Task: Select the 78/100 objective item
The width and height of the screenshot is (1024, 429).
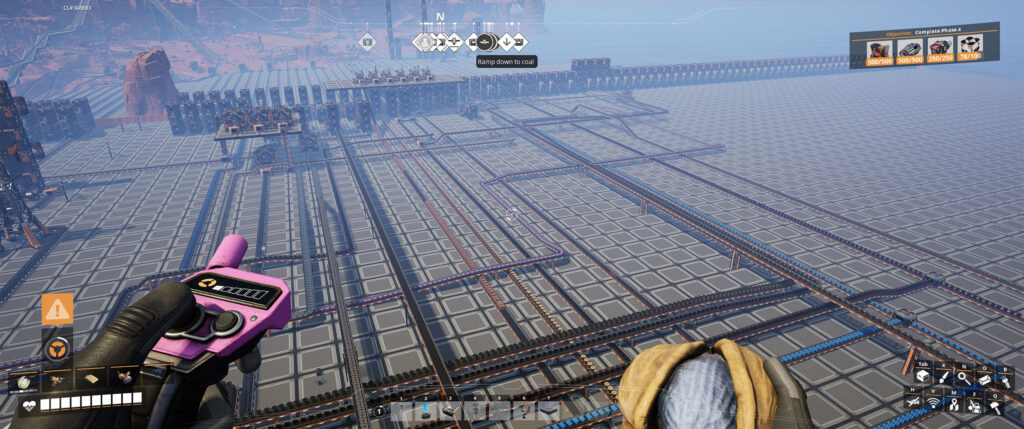Action: (969, 46)
